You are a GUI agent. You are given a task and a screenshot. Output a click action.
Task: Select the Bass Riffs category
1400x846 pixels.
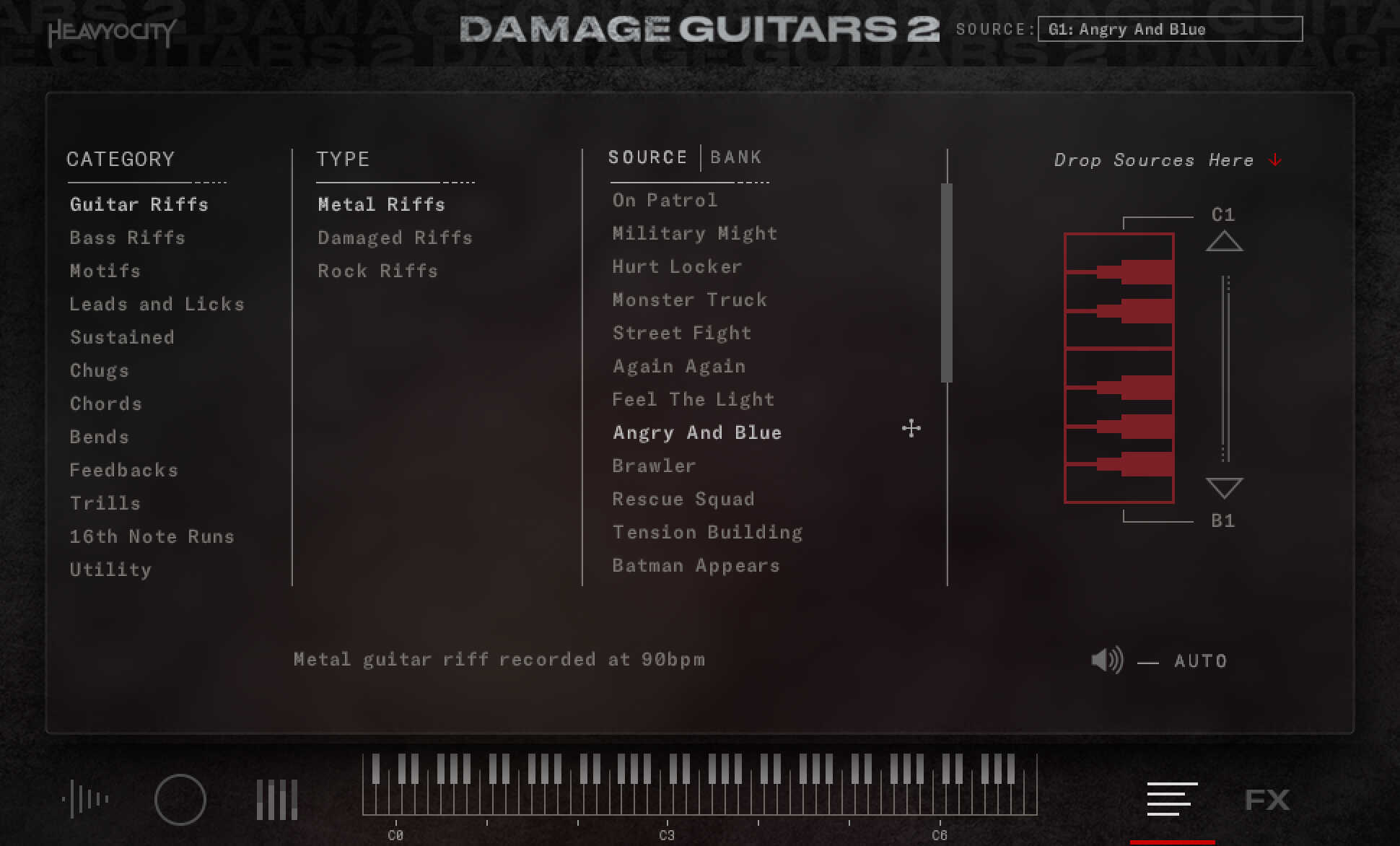[127, 237]
